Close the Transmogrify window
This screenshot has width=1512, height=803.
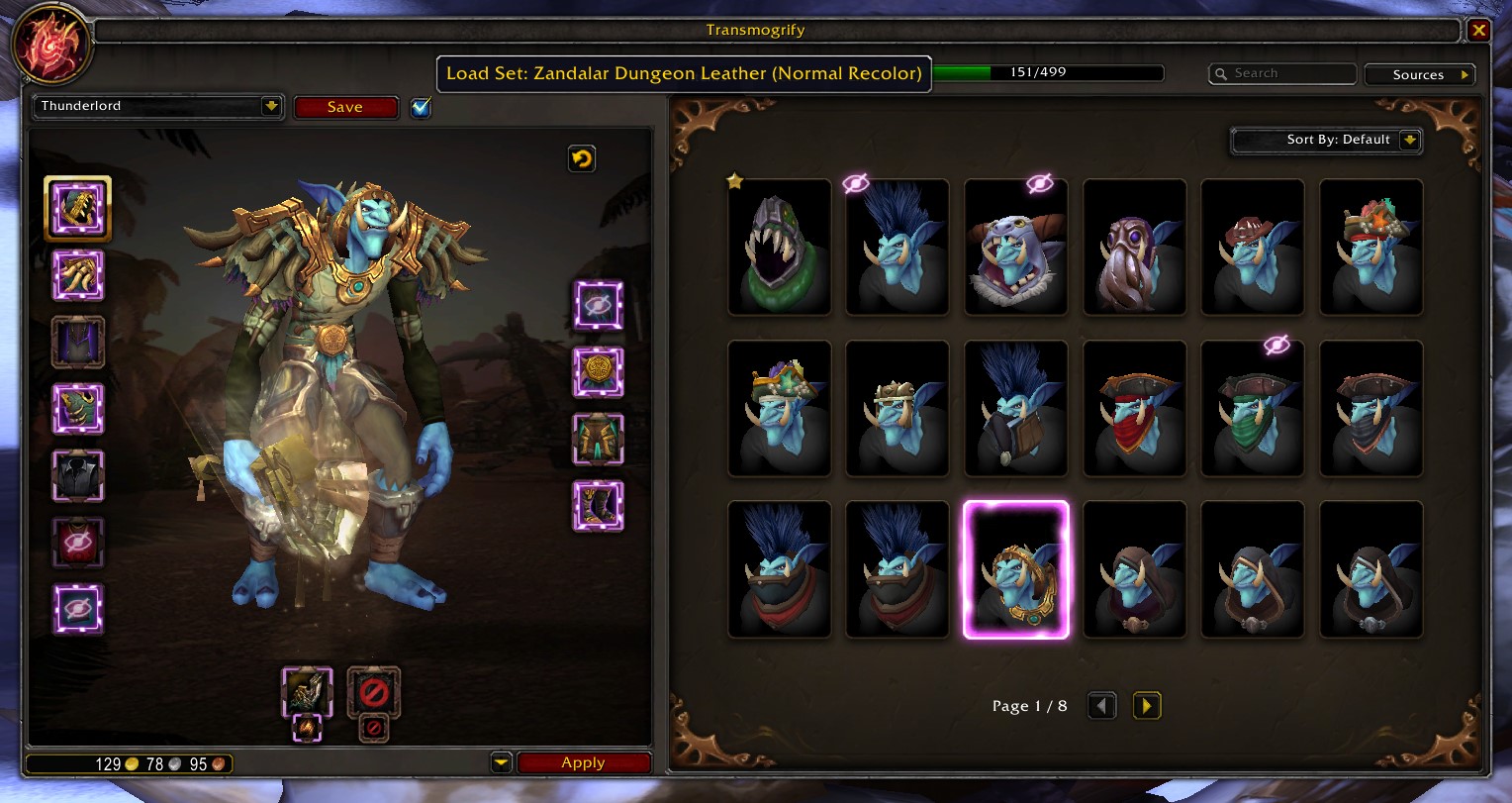coord(1478,31)
